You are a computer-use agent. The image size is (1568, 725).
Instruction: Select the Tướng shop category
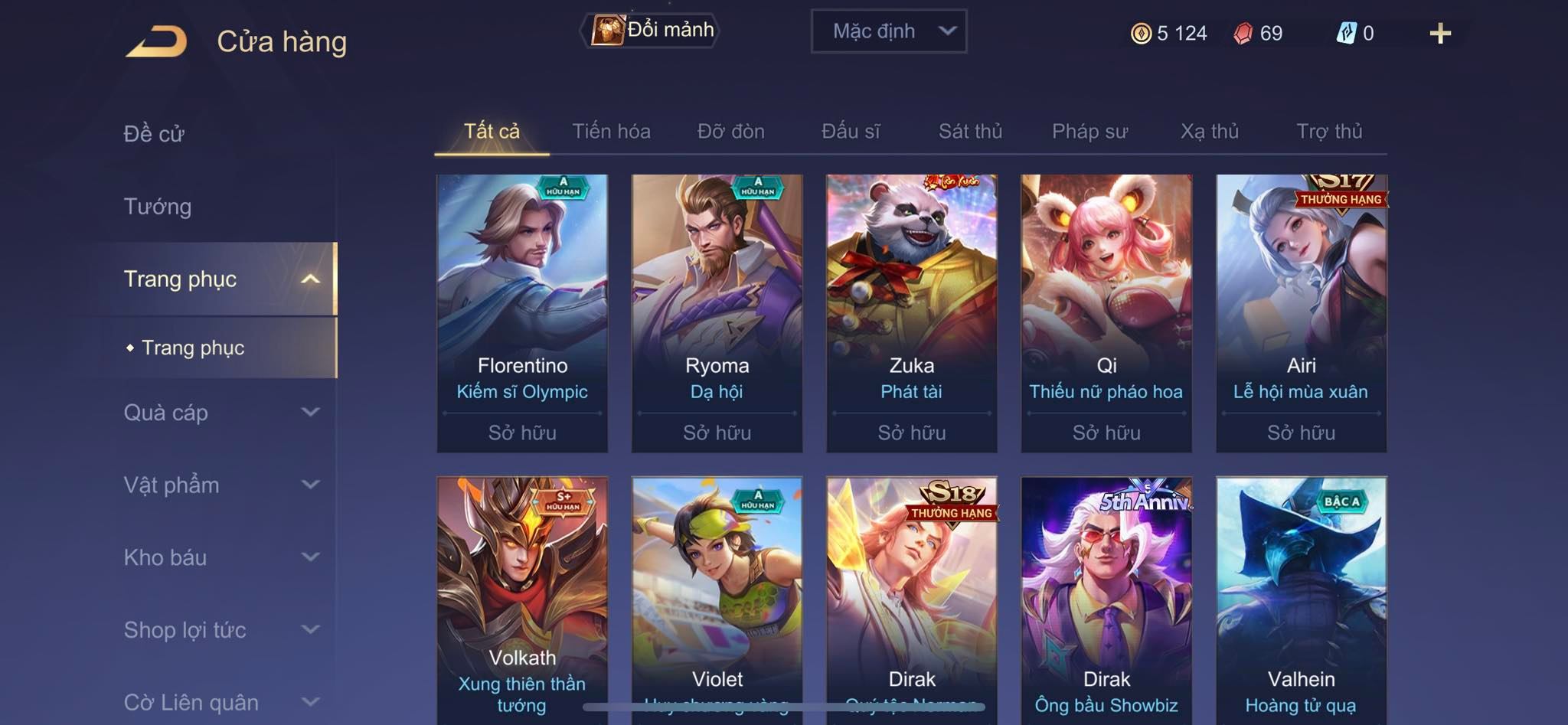(158, 207)
